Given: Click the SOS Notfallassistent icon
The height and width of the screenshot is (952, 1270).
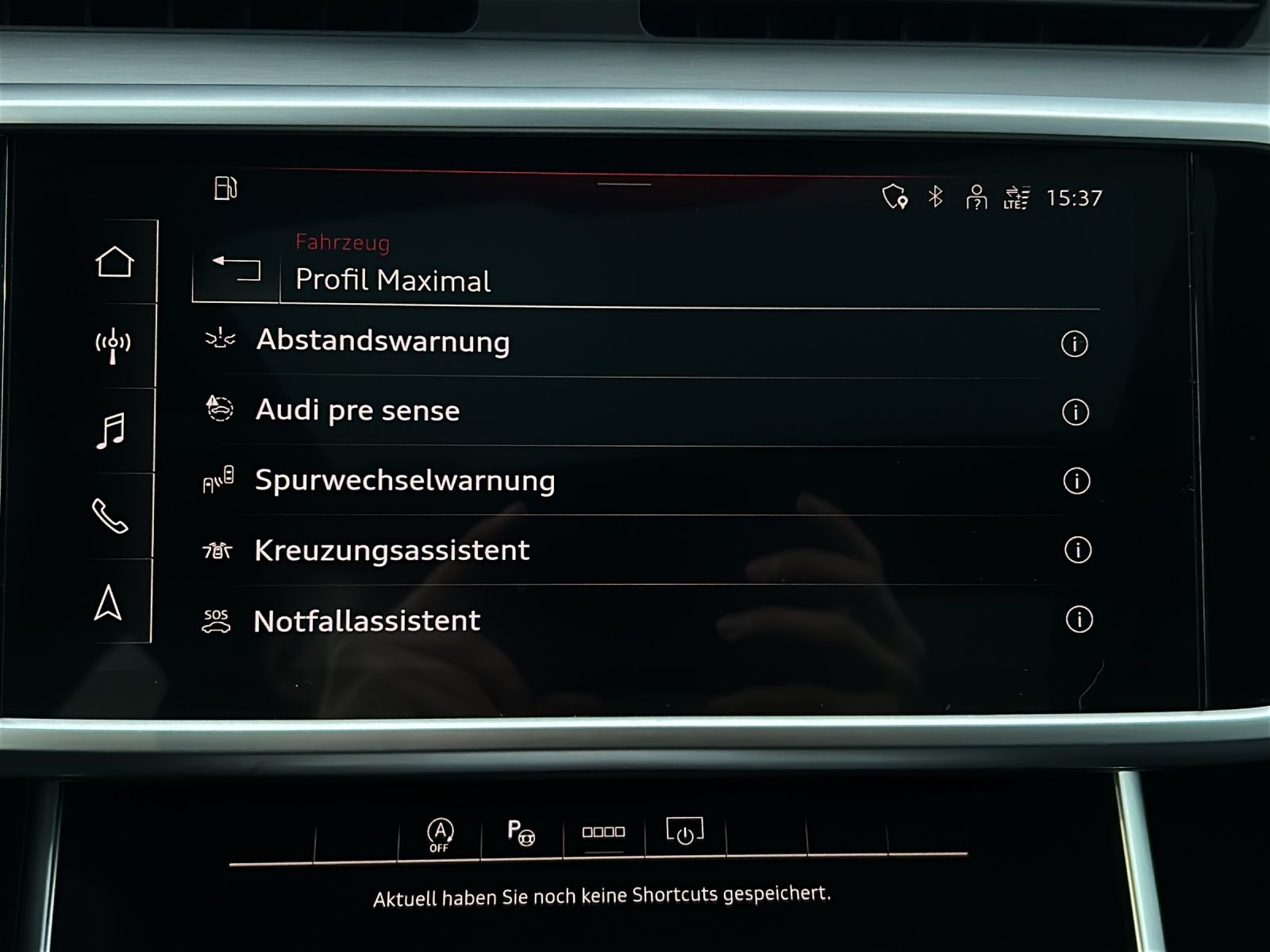Looking at the screenshot, I should point(217,620).
